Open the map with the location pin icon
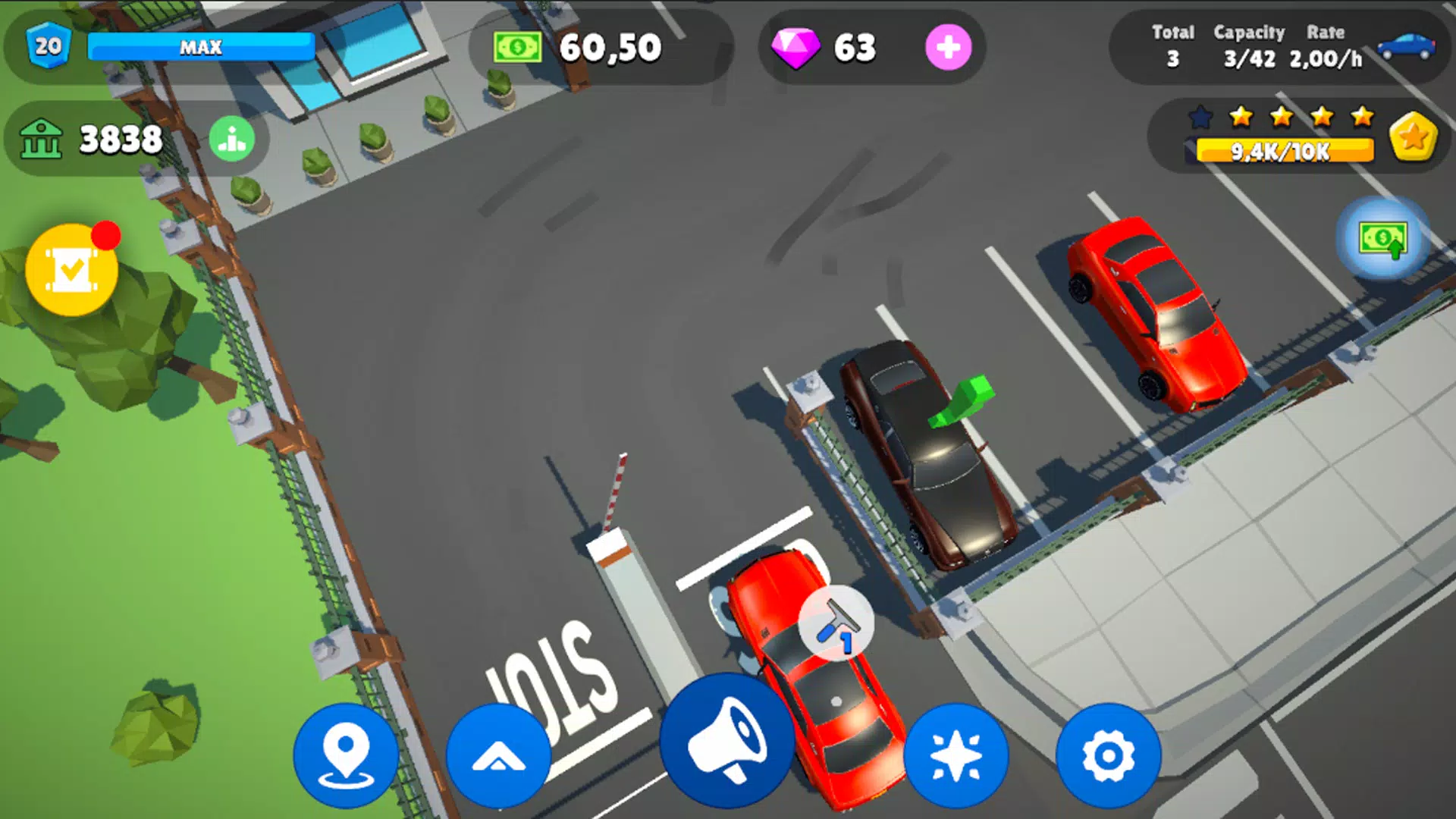The width and height of the screenshot is (1456, 819). point(346,752)
